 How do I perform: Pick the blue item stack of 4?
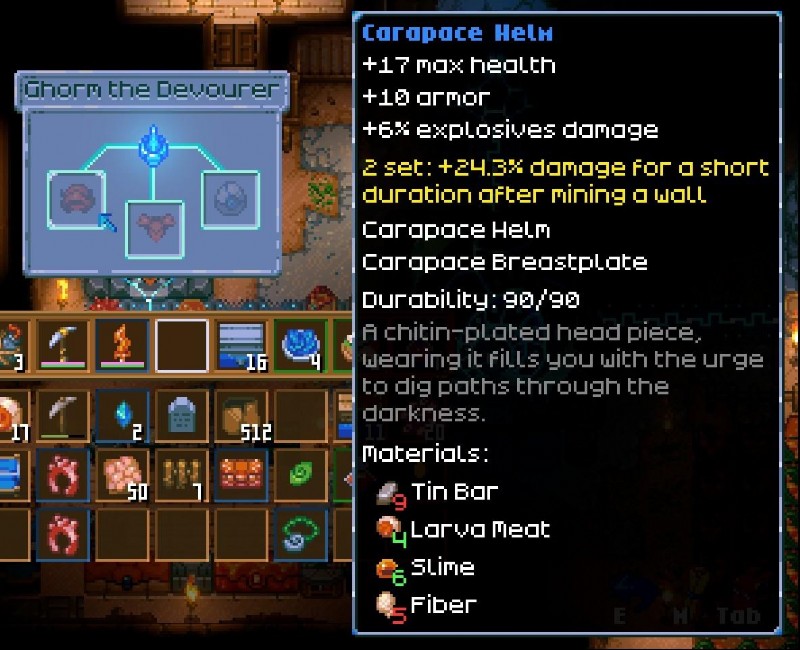click(299, 346)
